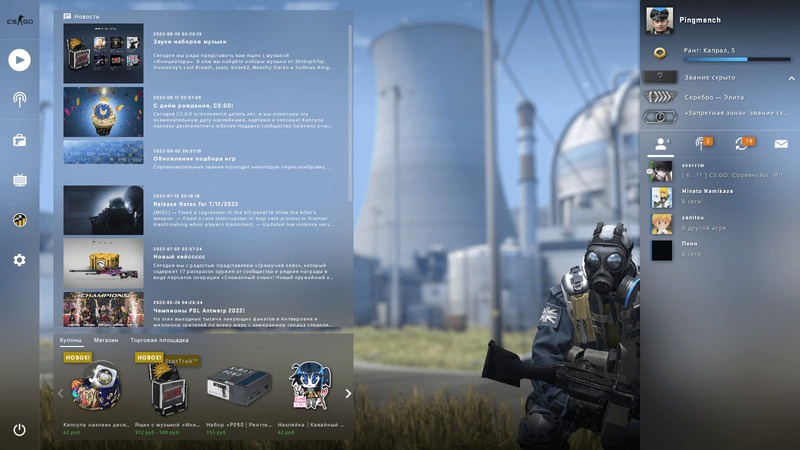The height and width of the screenshot is (450, 800).
Task: Open the Watch TV section
Action: point(19,180)
